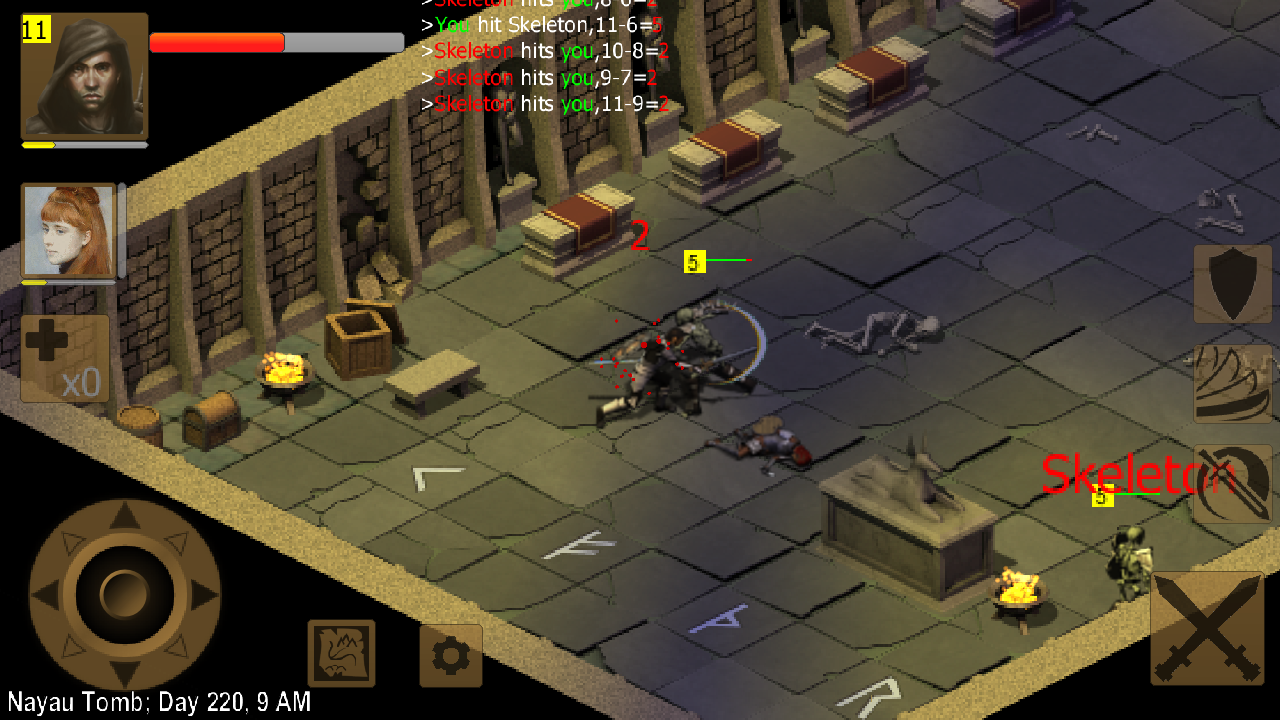Image resolution: width=1280 pixels, height=720 pixels.
Task: Tap the hero's red health bar
Action: 215,41
